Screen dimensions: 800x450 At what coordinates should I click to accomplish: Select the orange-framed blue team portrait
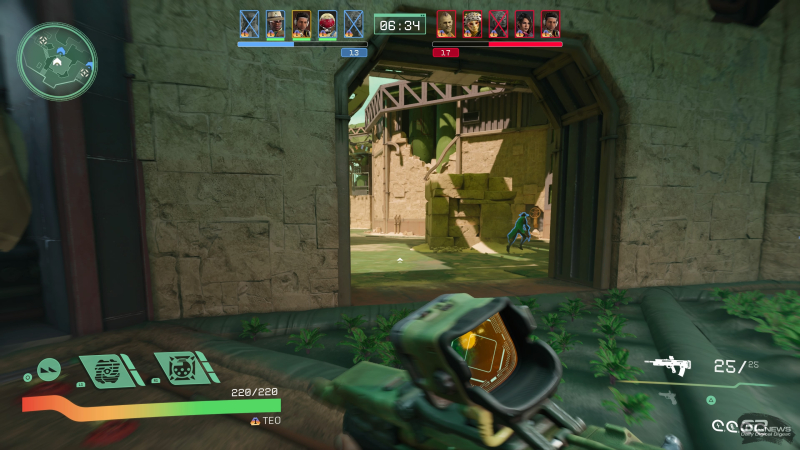click(x=301, y=23)
